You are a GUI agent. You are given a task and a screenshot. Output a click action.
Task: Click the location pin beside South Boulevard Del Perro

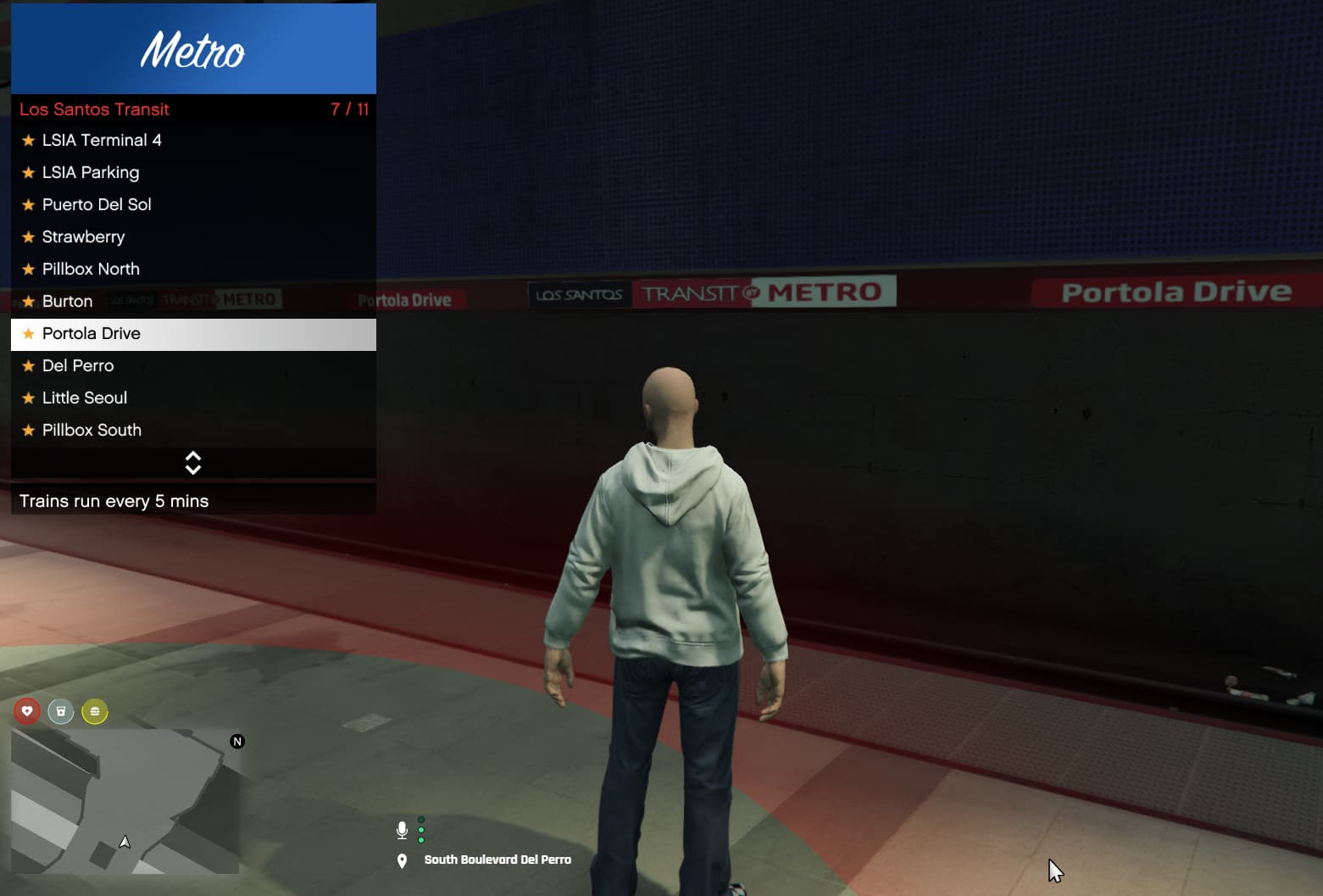tap(402, 860)
